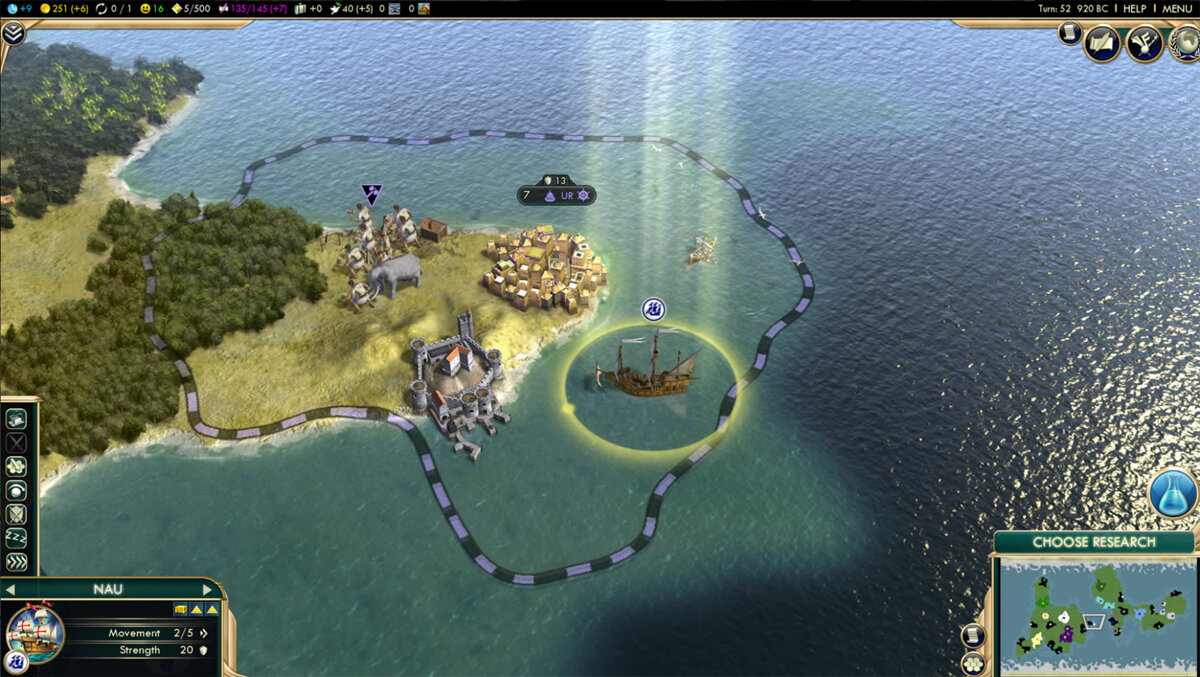This screenshot has height=677, width=1200.
Task: Cycle to the next unit with right arrow
Action: [208, 590]
